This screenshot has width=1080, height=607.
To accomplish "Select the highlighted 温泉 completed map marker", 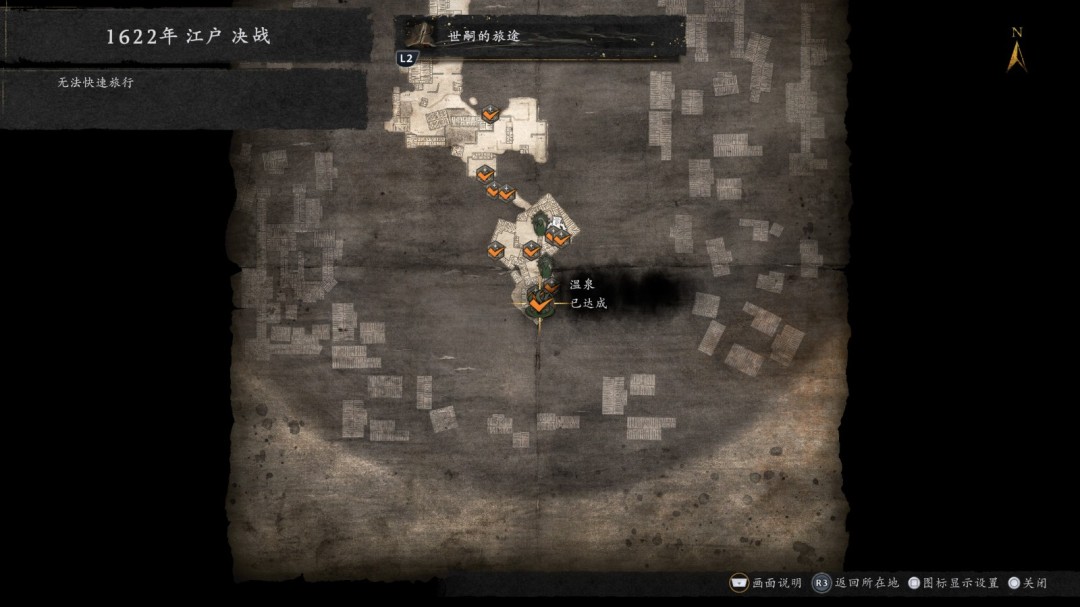I will pyautogui.click(x=540, y=303).
